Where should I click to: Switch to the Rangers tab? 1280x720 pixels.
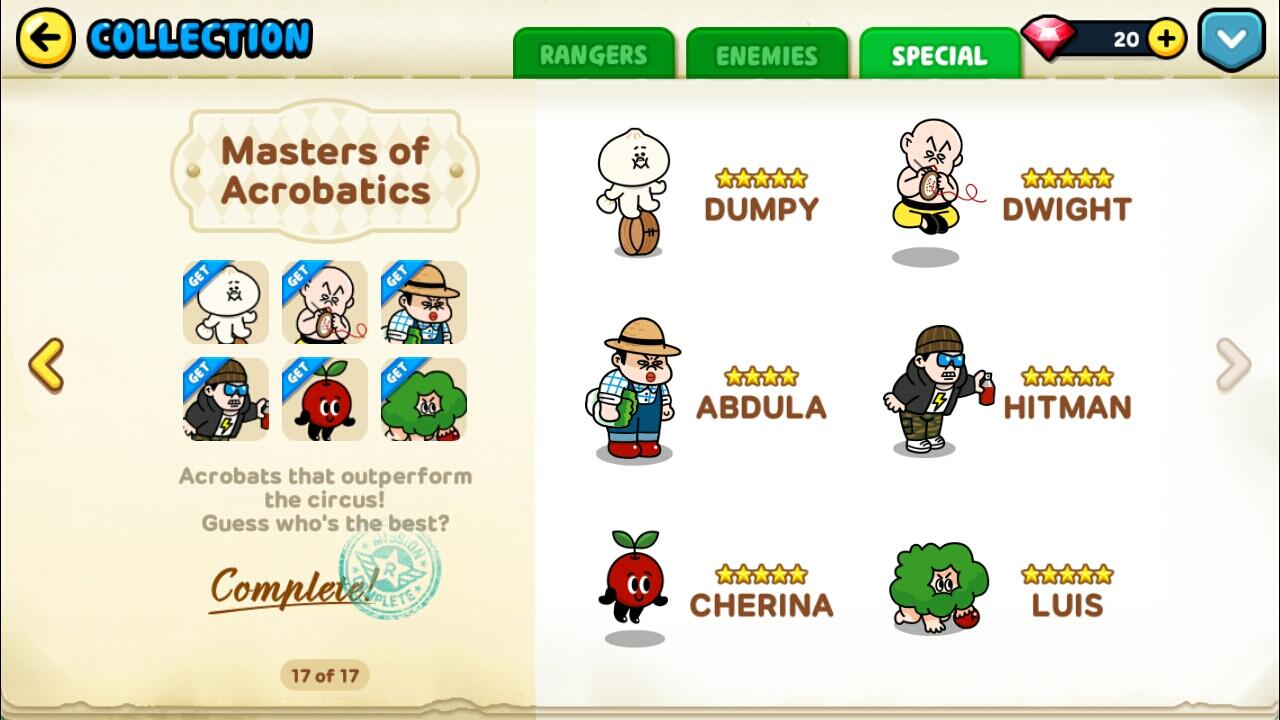pyautogui.click(x=594, y=55)
